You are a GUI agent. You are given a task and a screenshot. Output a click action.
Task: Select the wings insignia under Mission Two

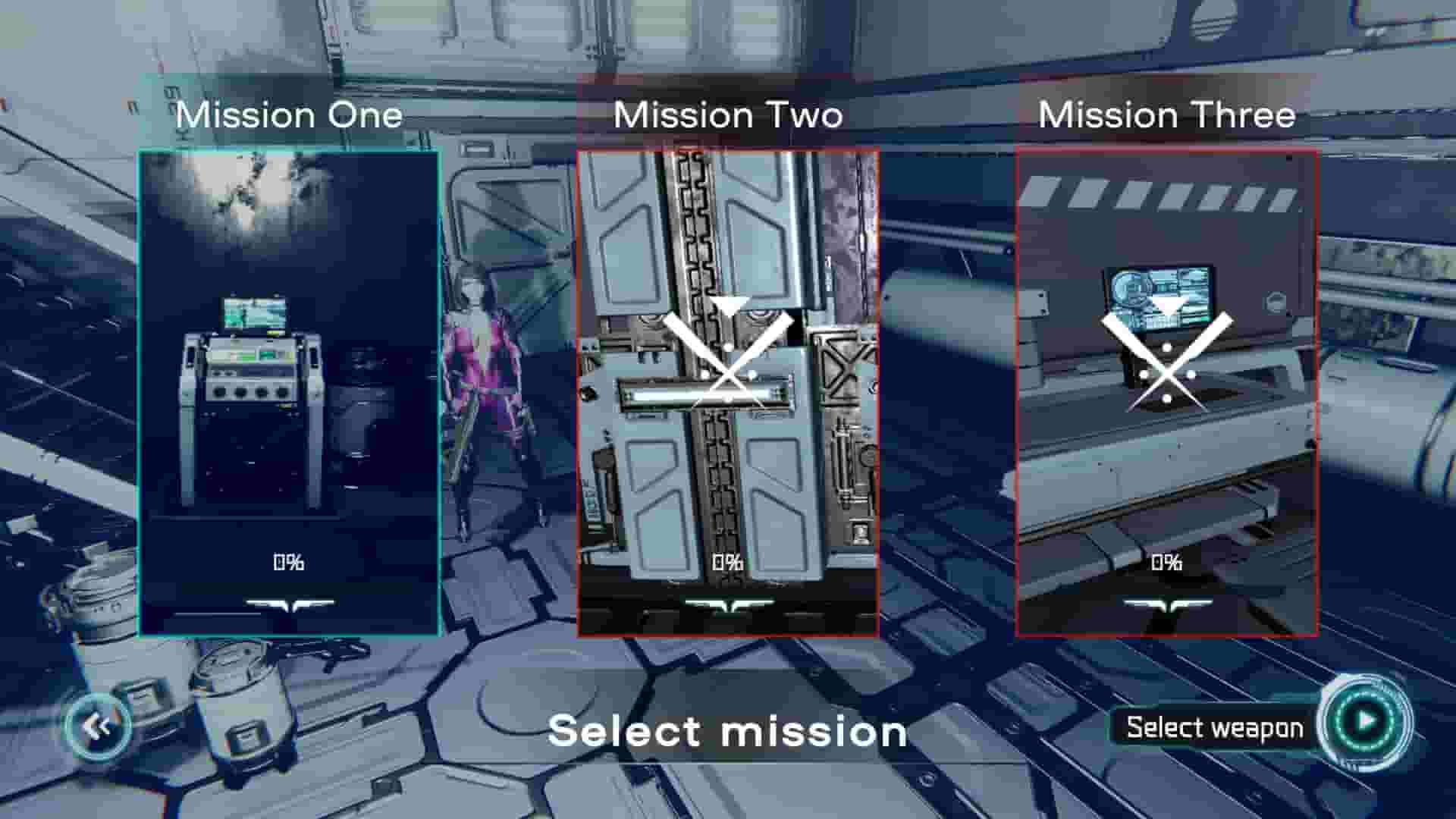click(x=730, y=603)
